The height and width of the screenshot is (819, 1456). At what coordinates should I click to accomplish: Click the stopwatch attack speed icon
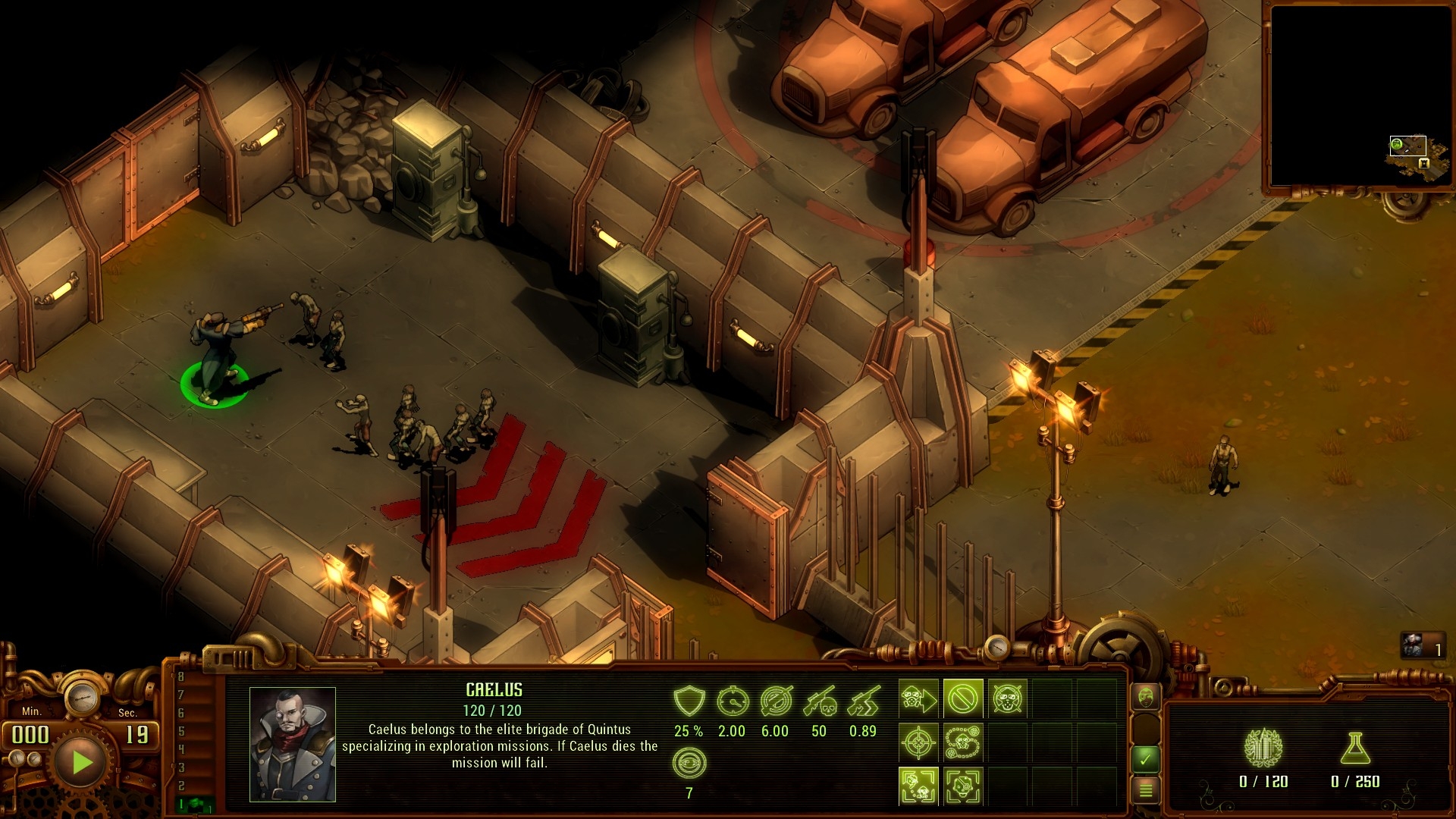coord(733,700)
